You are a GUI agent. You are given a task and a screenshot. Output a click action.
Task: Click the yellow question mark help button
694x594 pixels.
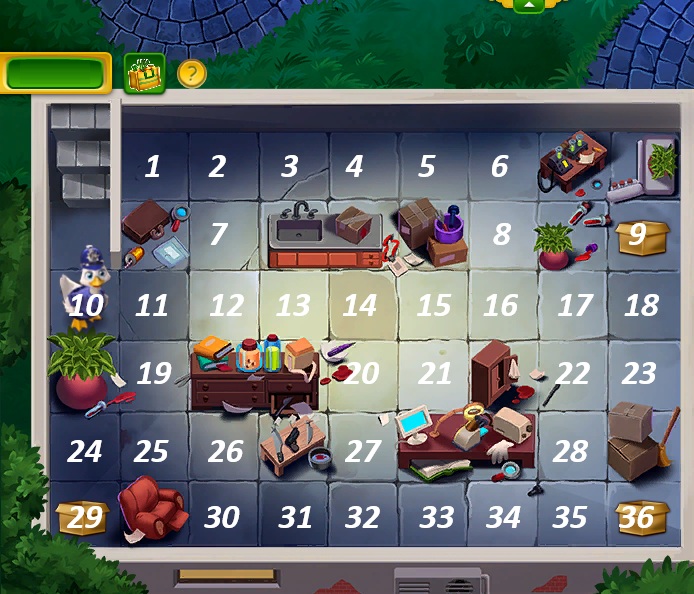(x=191, y=73)
